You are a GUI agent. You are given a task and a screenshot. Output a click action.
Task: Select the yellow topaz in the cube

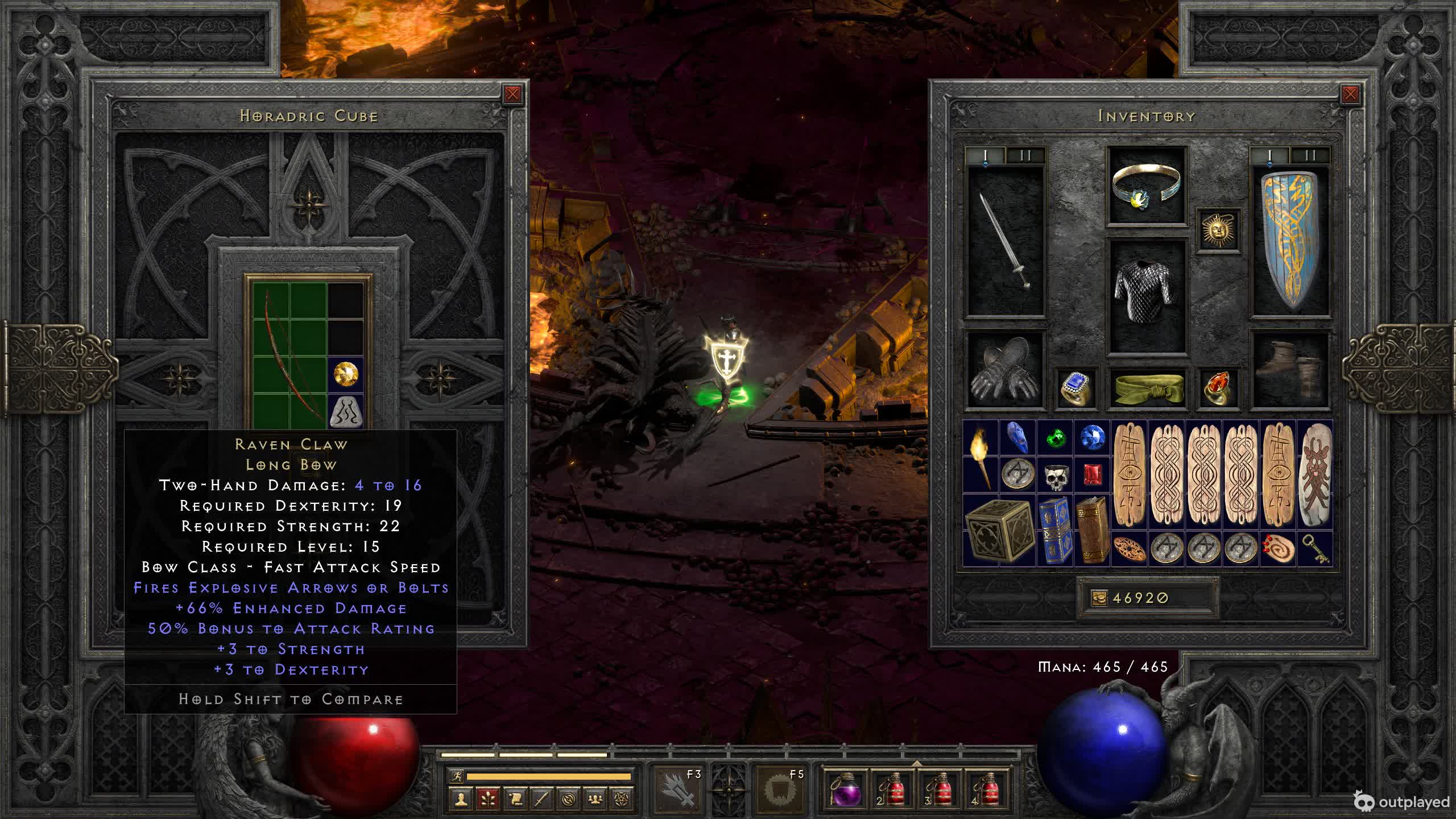346,374
